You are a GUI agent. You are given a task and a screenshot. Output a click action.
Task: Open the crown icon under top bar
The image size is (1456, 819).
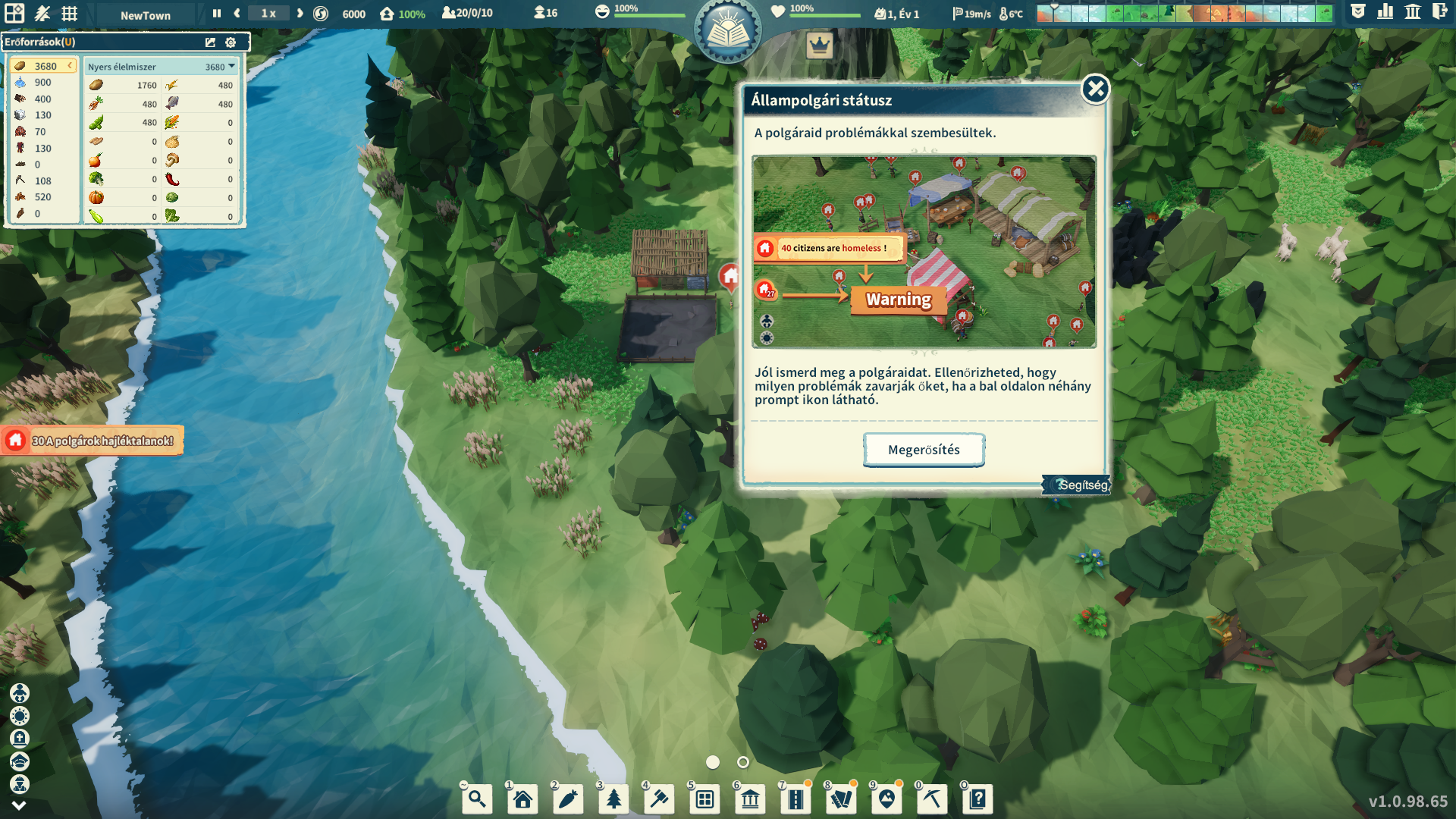(820, 46)
